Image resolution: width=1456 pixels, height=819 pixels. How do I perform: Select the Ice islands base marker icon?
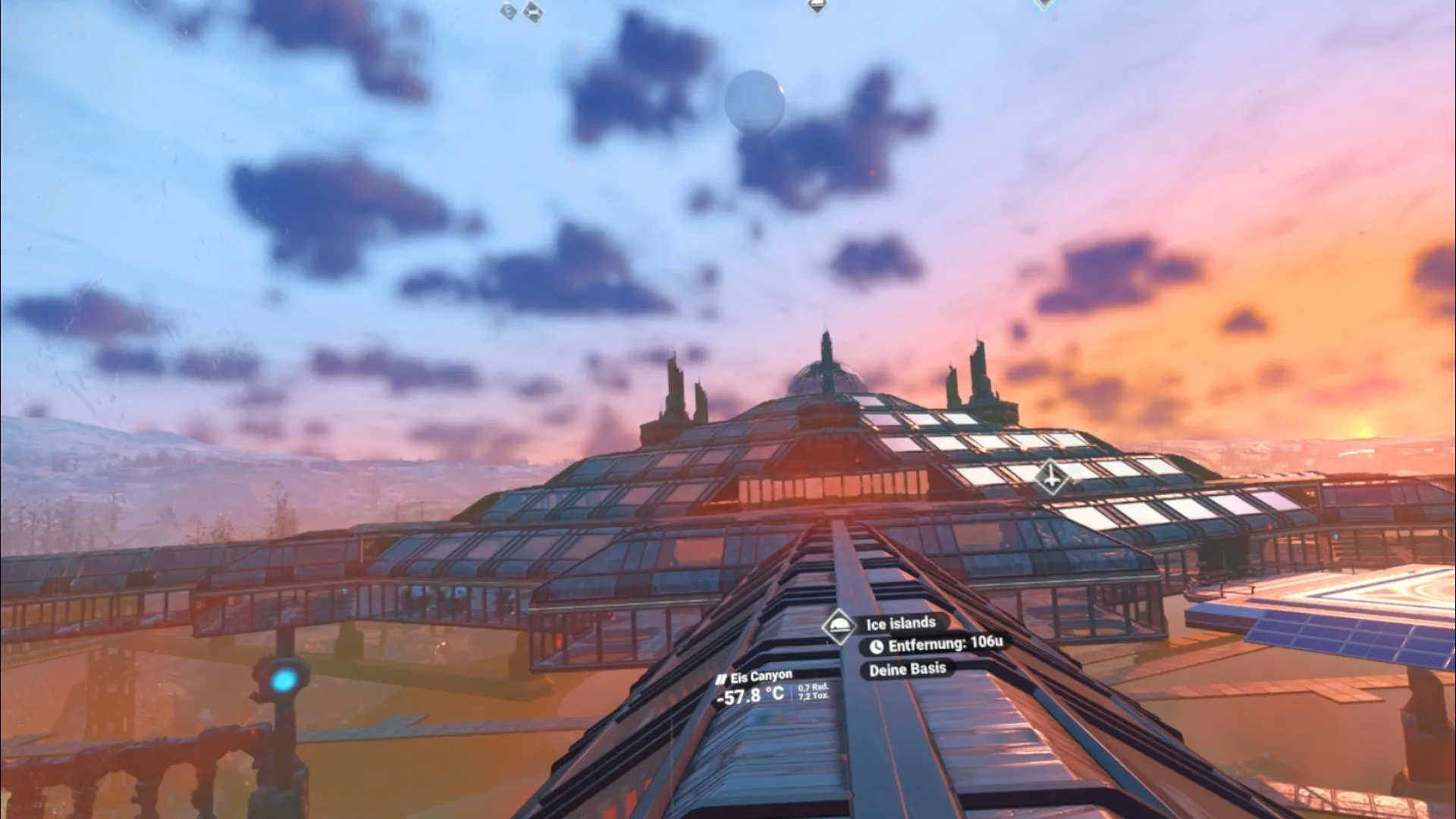pos(839,626)
